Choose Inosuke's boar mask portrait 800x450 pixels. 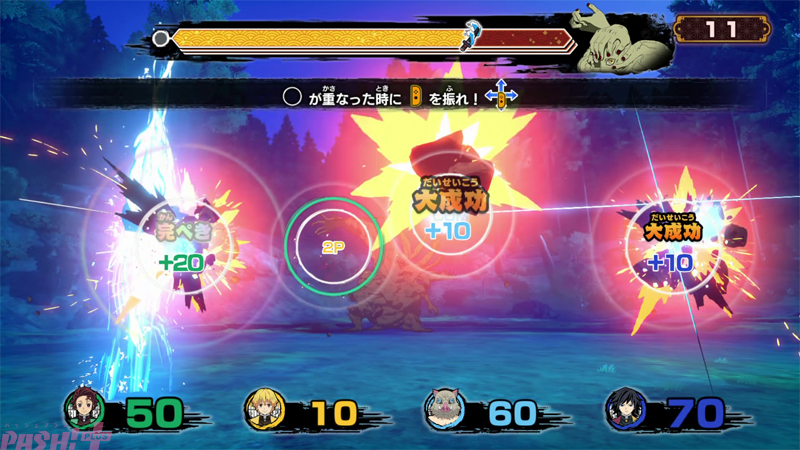(x=446, y=409)
